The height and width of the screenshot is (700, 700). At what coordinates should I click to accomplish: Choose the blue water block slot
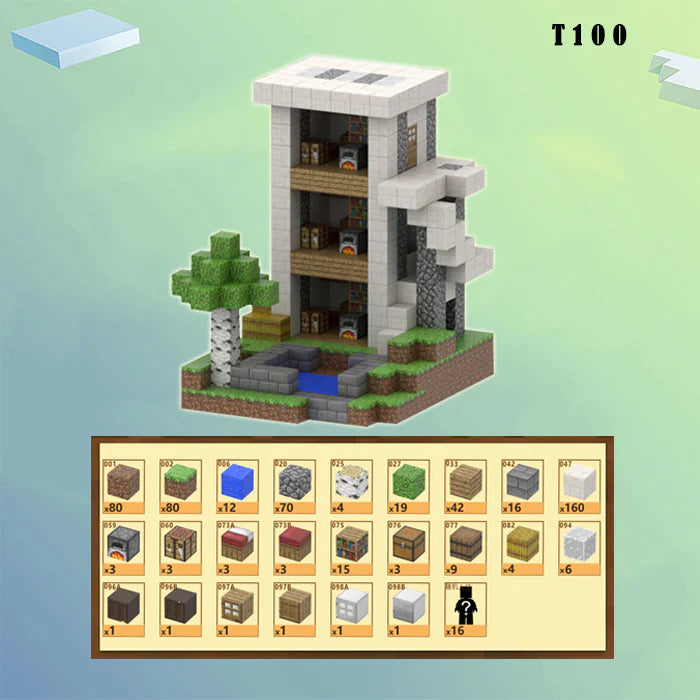tap(236, 484)
